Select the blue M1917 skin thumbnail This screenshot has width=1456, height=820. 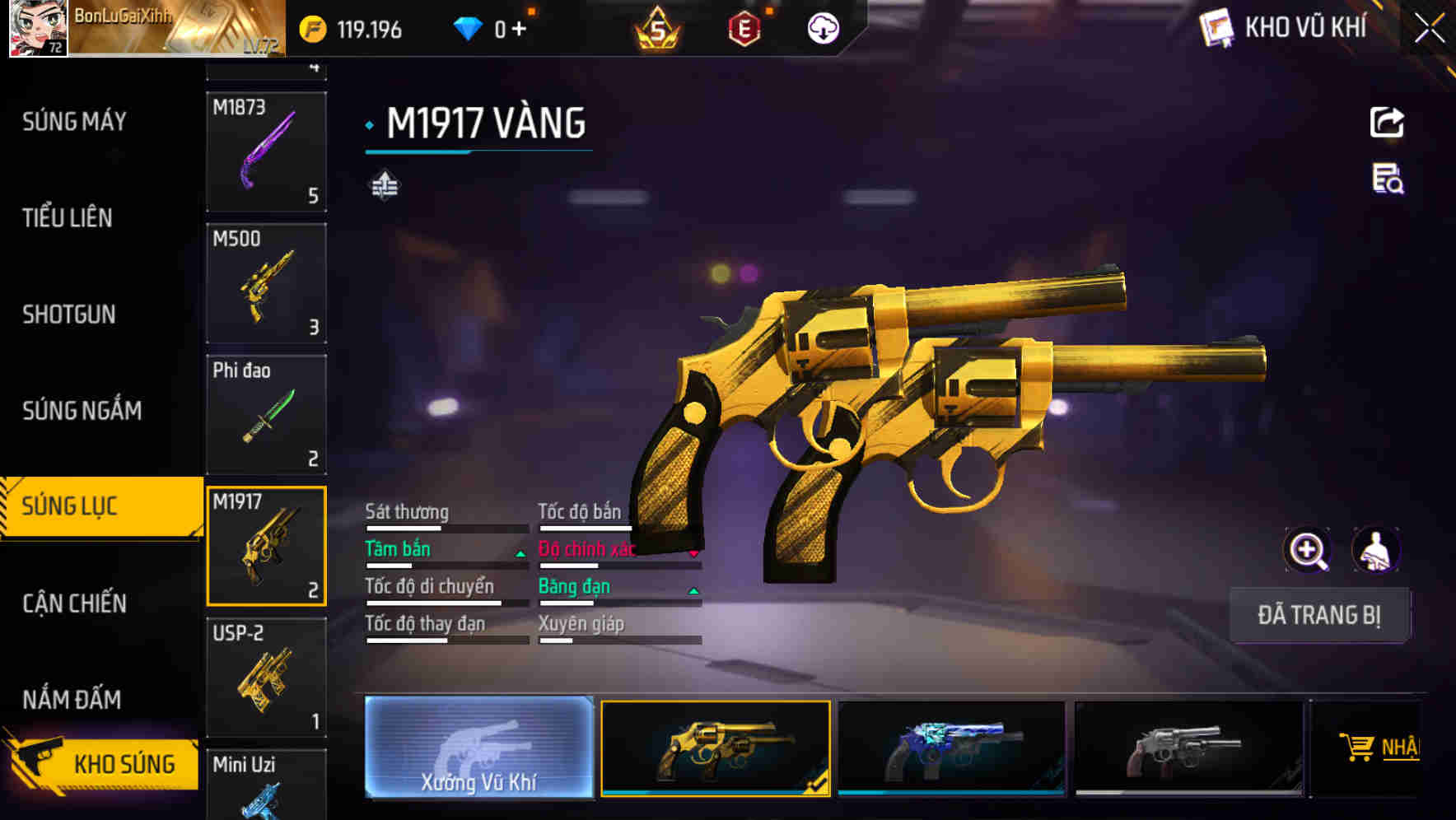point(951,748)
